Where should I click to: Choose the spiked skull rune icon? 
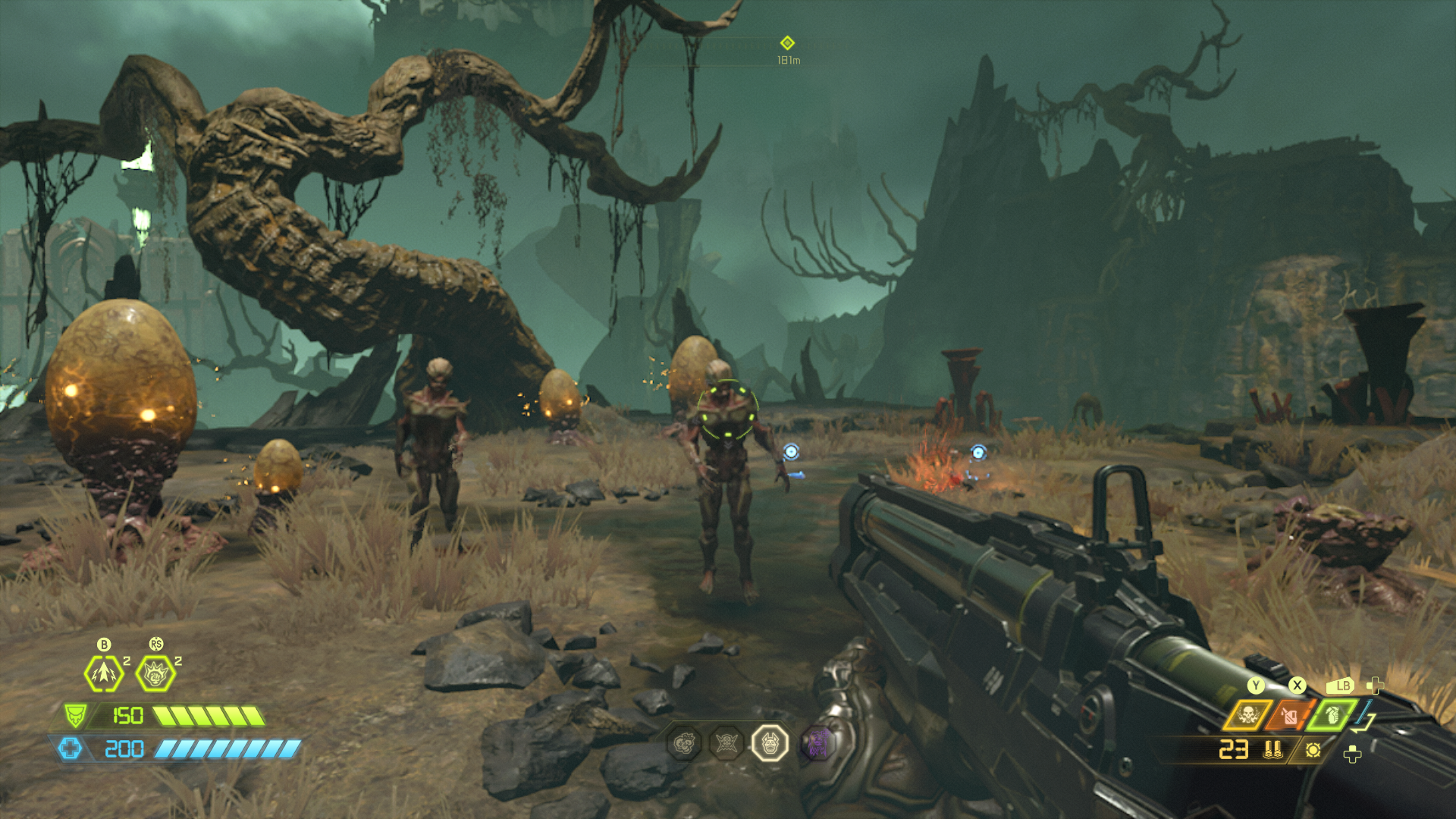click(x=726, y=744)
